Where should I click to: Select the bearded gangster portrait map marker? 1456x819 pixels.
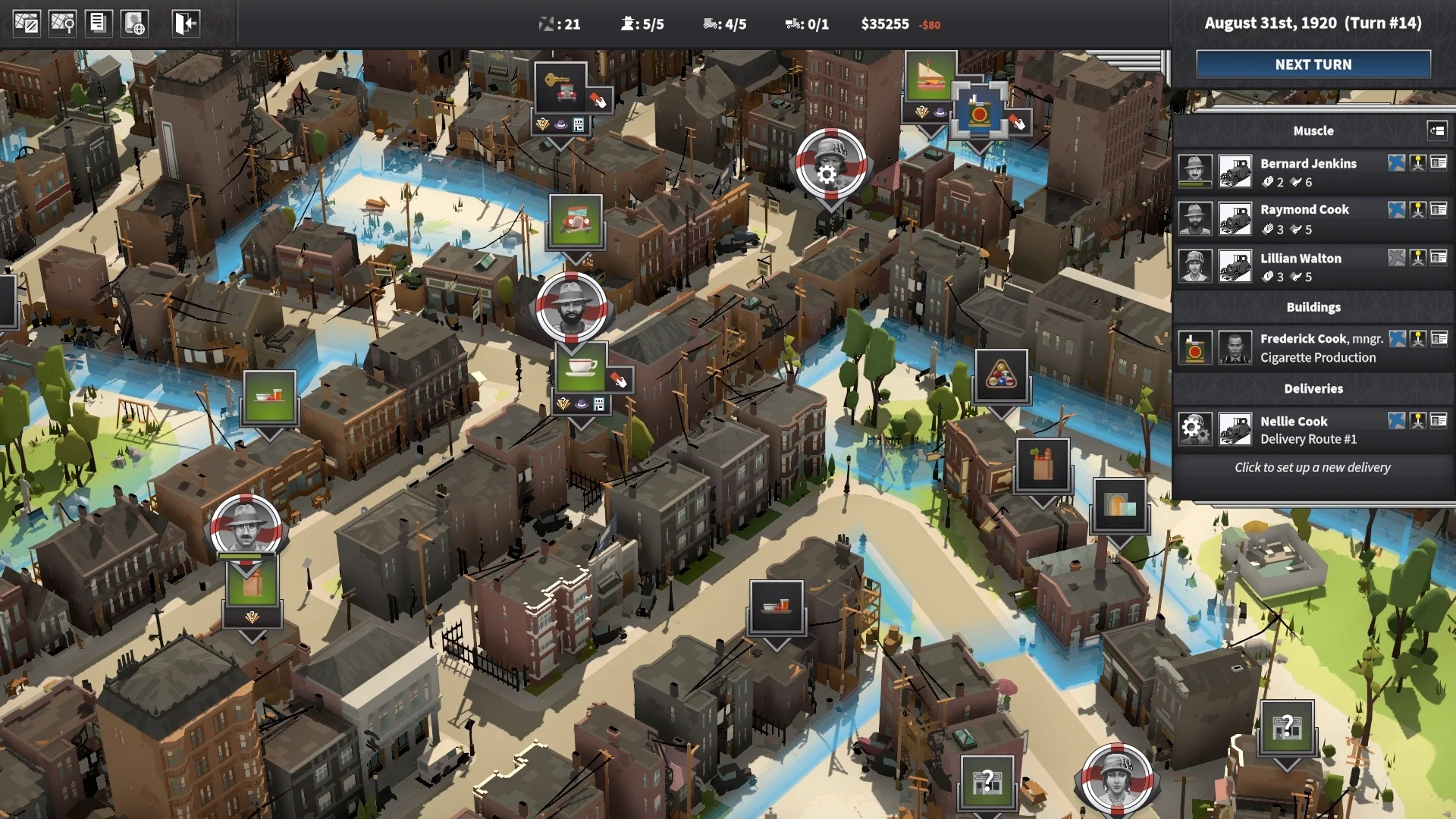pyautogui.click(x=571, y=309)
